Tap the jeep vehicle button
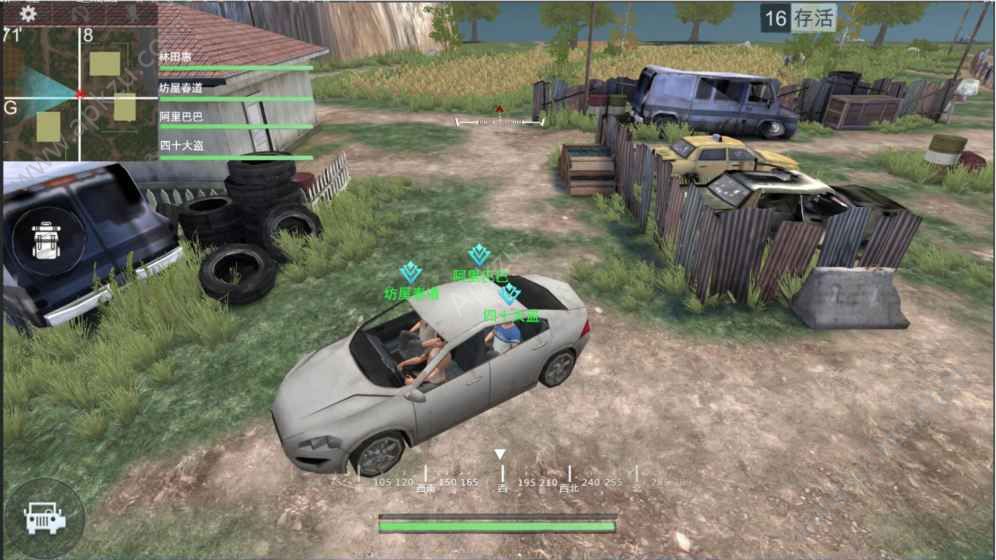The image size is (996, 560). pyautogui.click(x=43, y=519)
